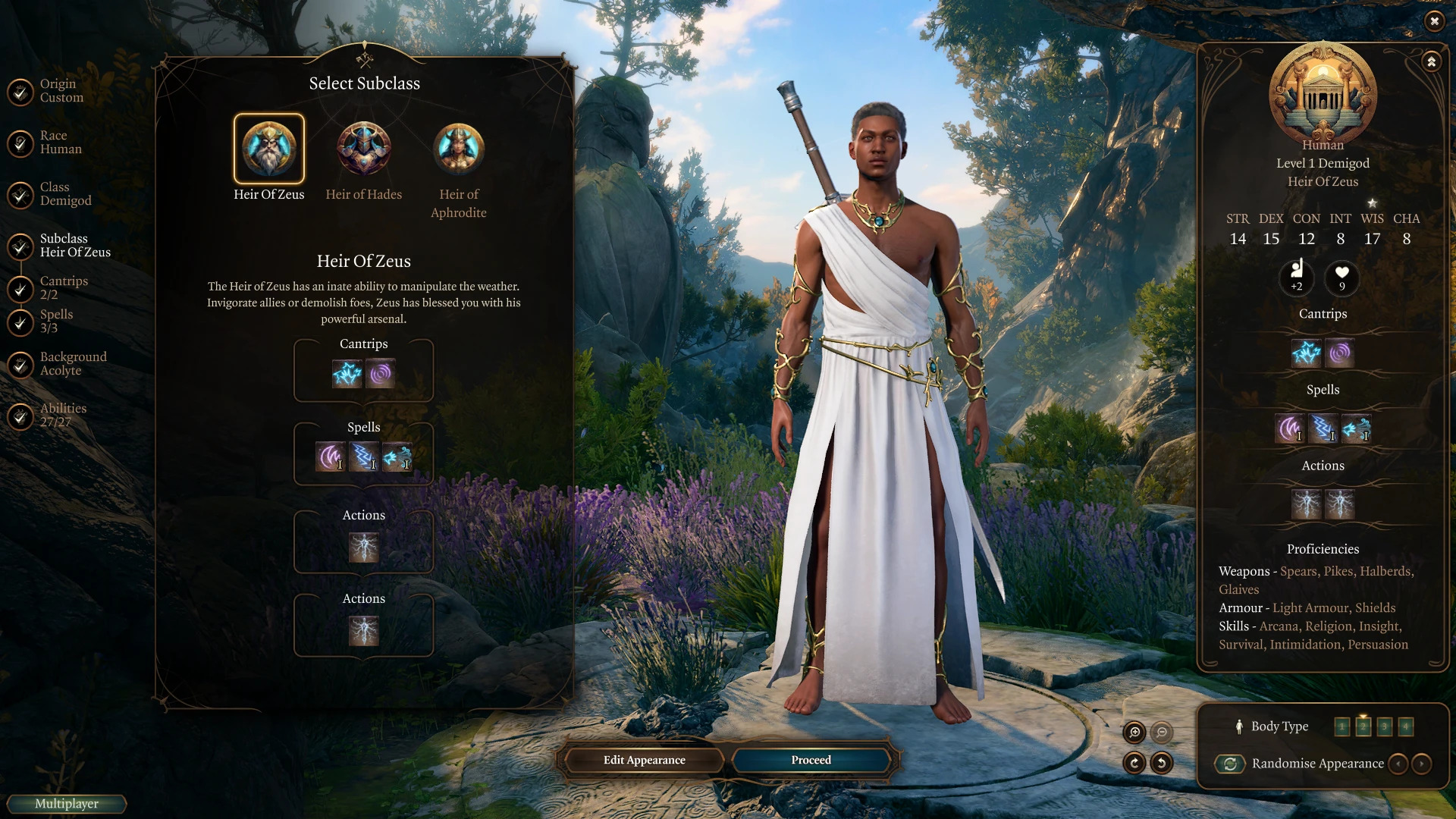1456x819 pixels.
Task: Zoom in on the character
Action: pos(1134,732)
